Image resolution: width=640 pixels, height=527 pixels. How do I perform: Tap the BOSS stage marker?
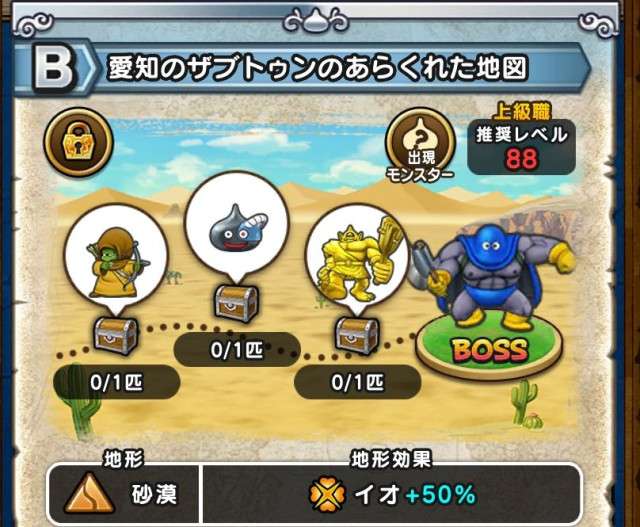489,349
